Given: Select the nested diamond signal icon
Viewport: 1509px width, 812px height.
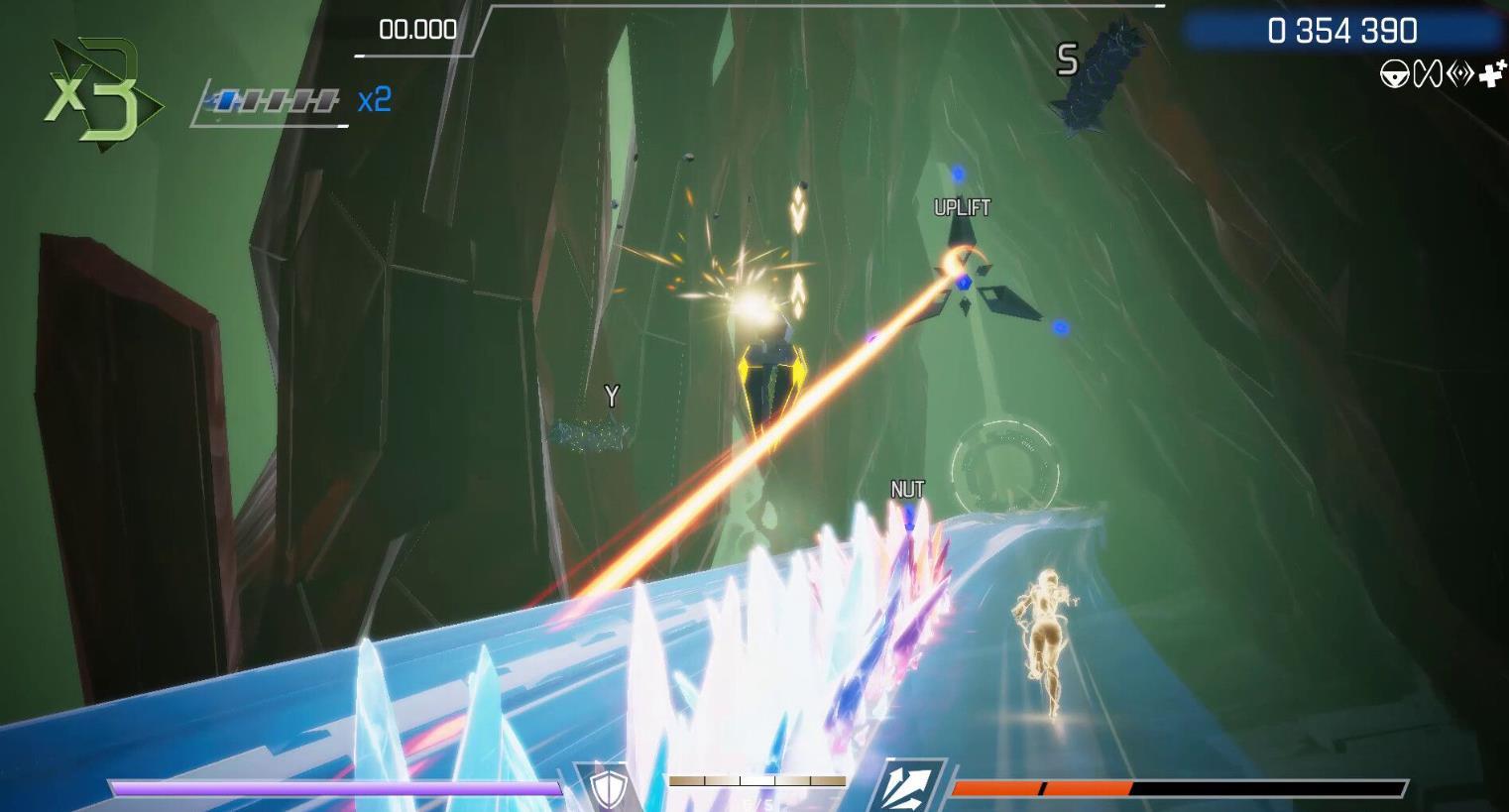Looking at the screenshot, I should (x=1459, y=74).
